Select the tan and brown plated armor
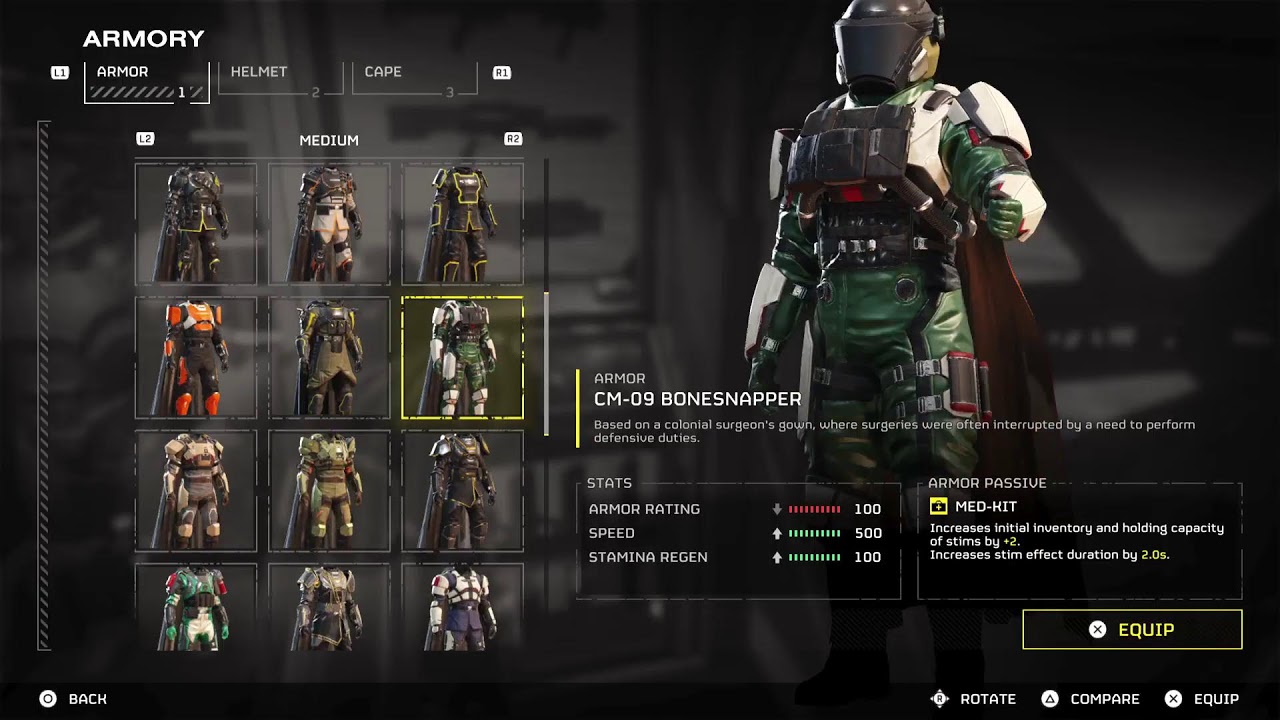1280x720 pixels. point(196,491)
